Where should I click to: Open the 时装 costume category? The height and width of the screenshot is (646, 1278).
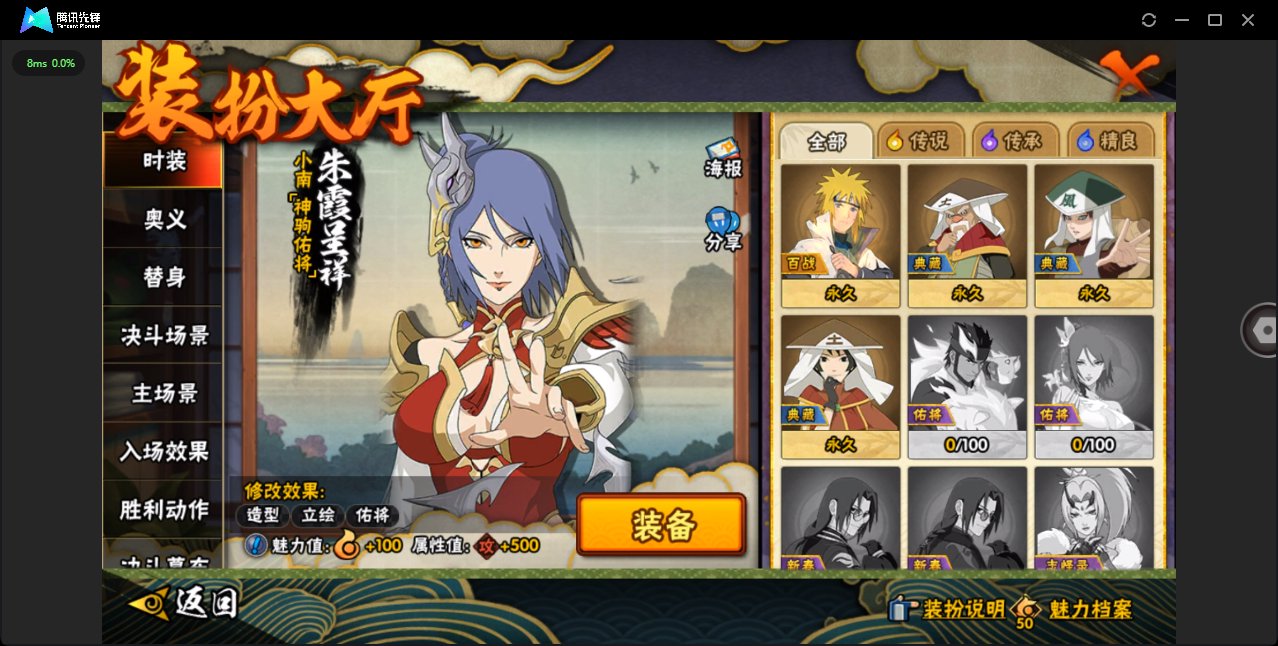[x=163, y=161]
